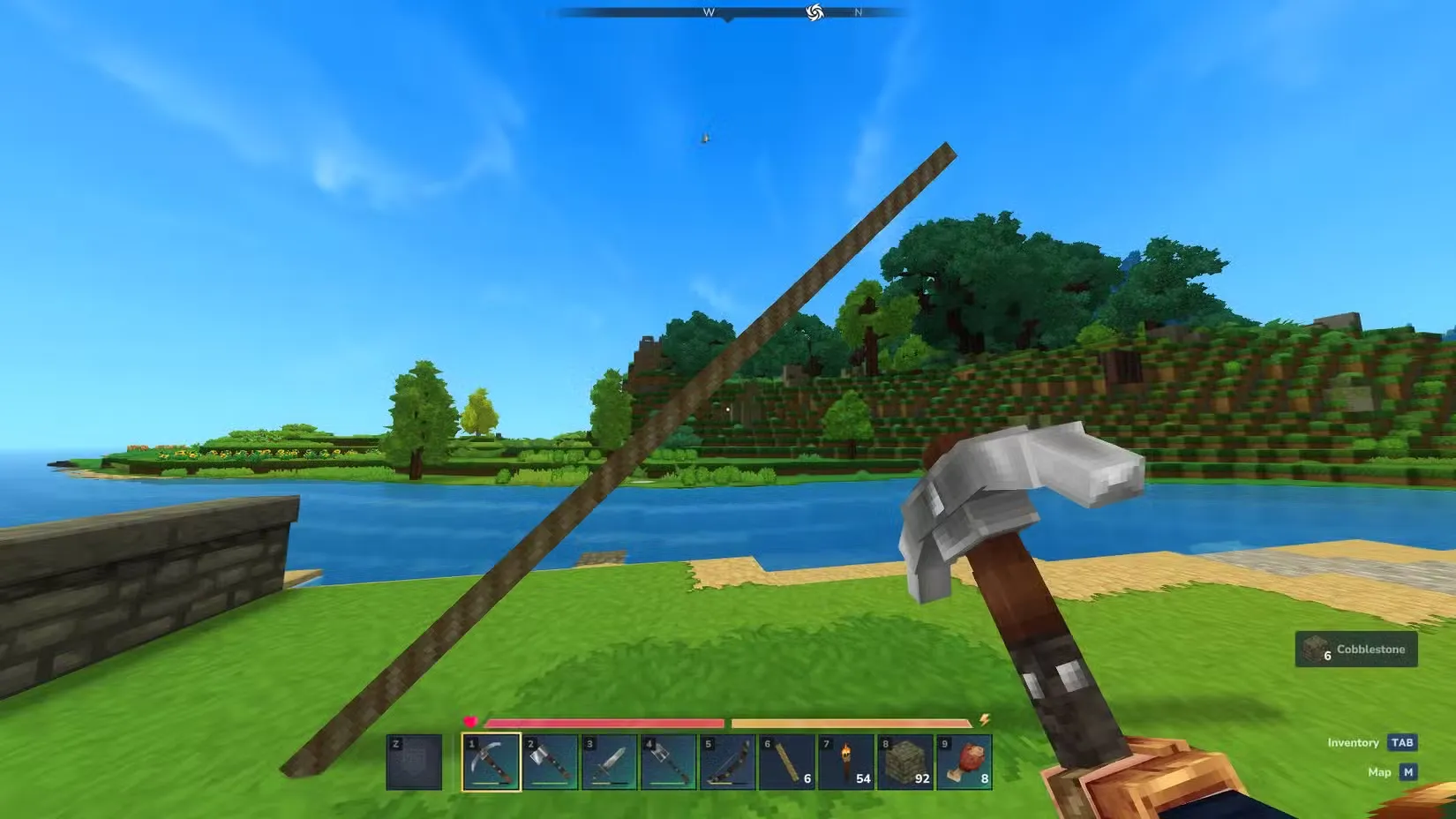
Task: Select the torch stack in slot 7
Action: pyautogui.click(x=848, y=759)
